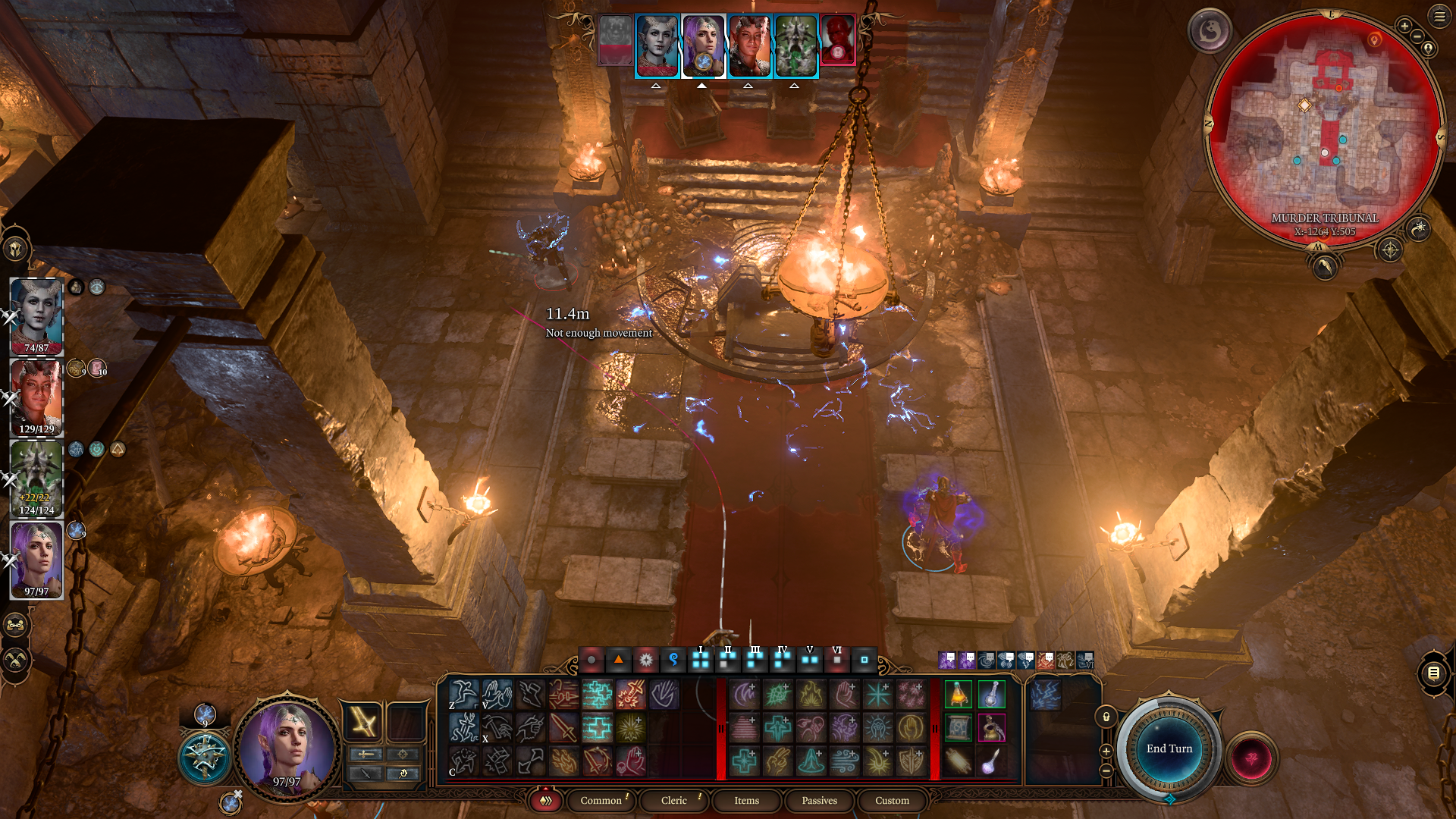End the current turn
Viewport: 1456px width, 819px height.
point(1169,749)
